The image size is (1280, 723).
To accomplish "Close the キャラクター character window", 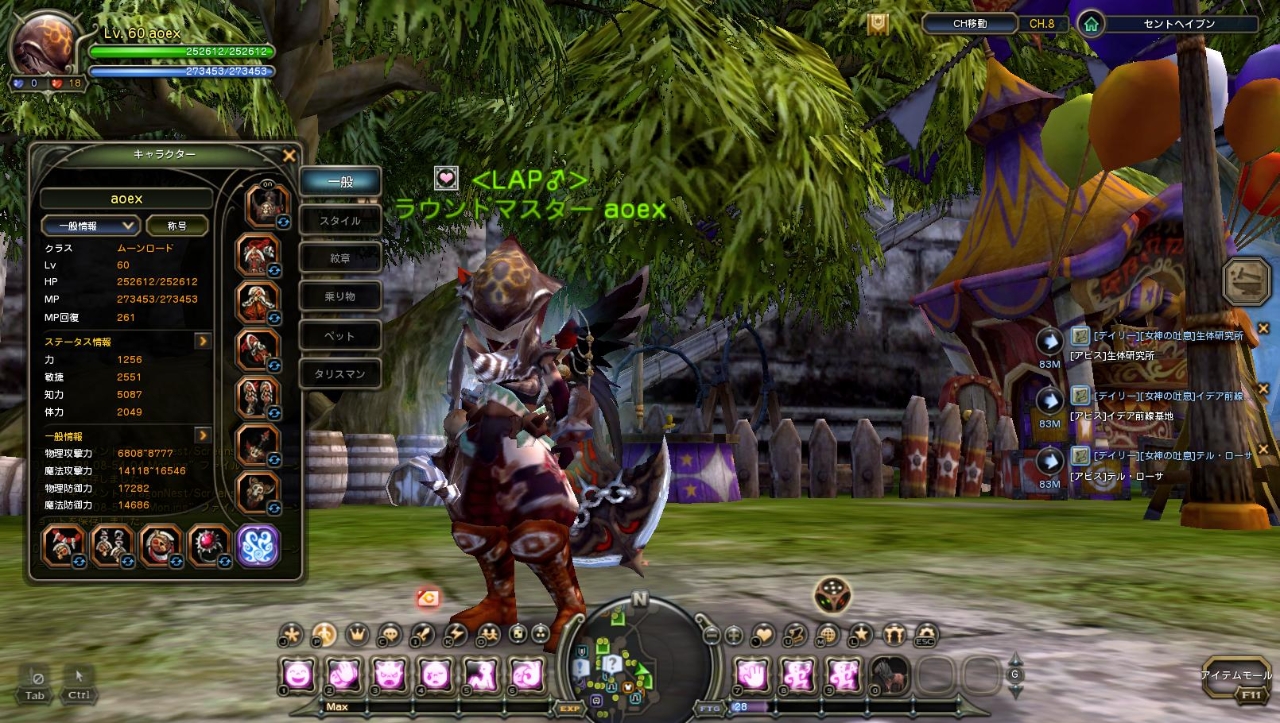I will point(289,156).
